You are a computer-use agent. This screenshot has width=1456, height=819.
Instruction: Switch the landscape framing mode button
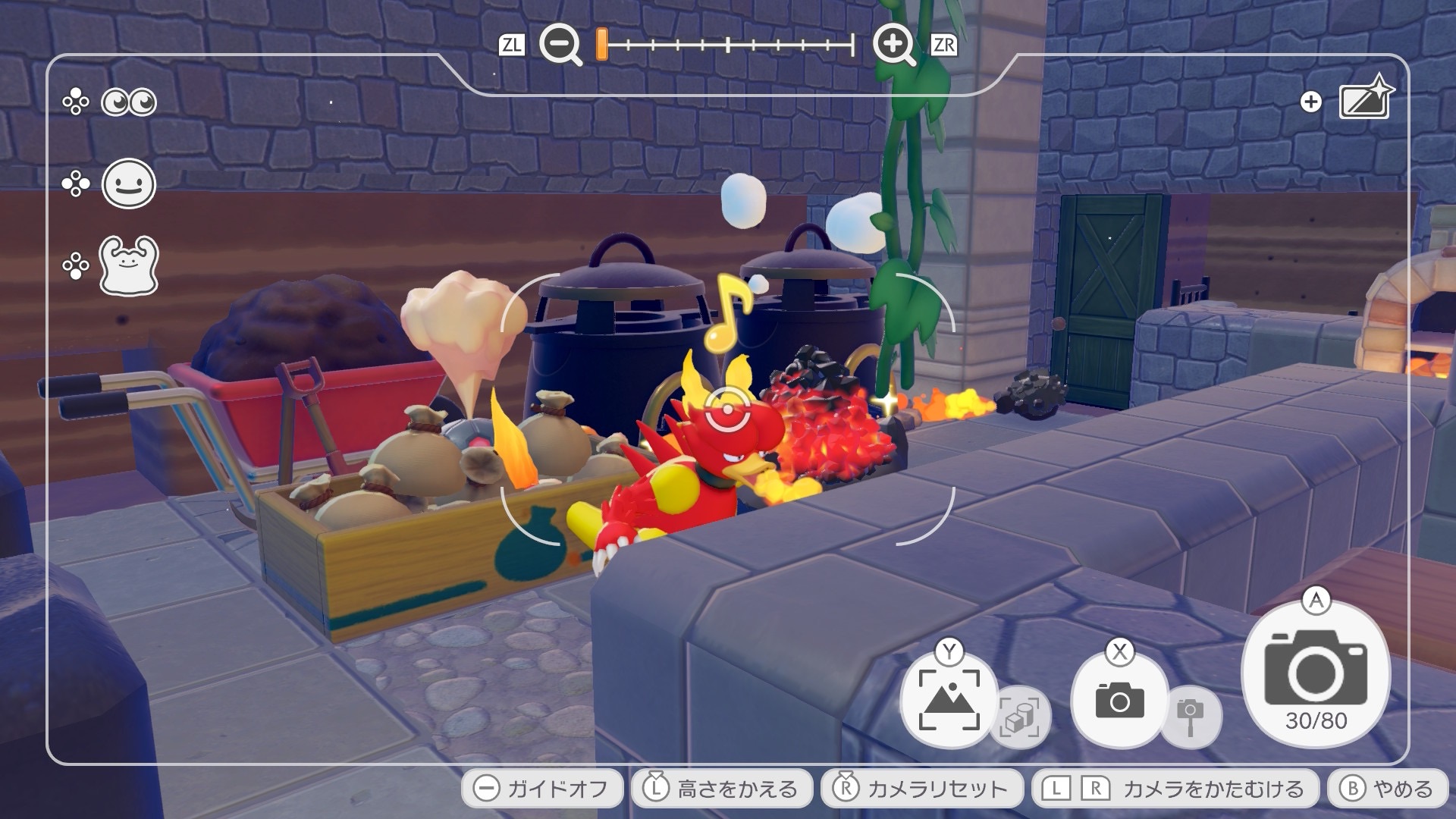tap(949, 699)
